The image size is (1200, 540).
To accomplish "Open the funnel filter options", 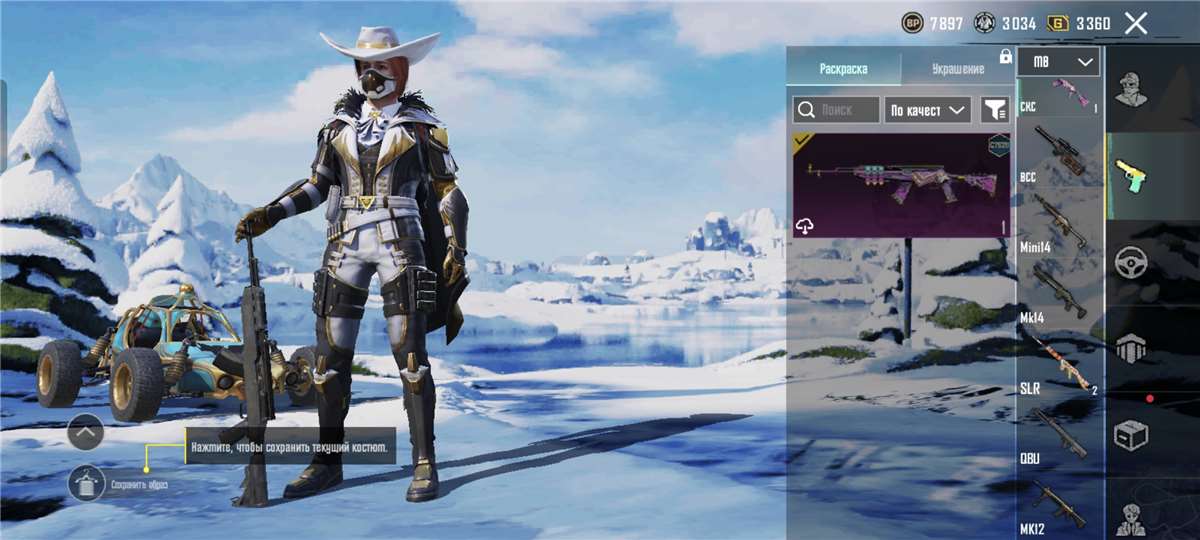I will (994, 110).
